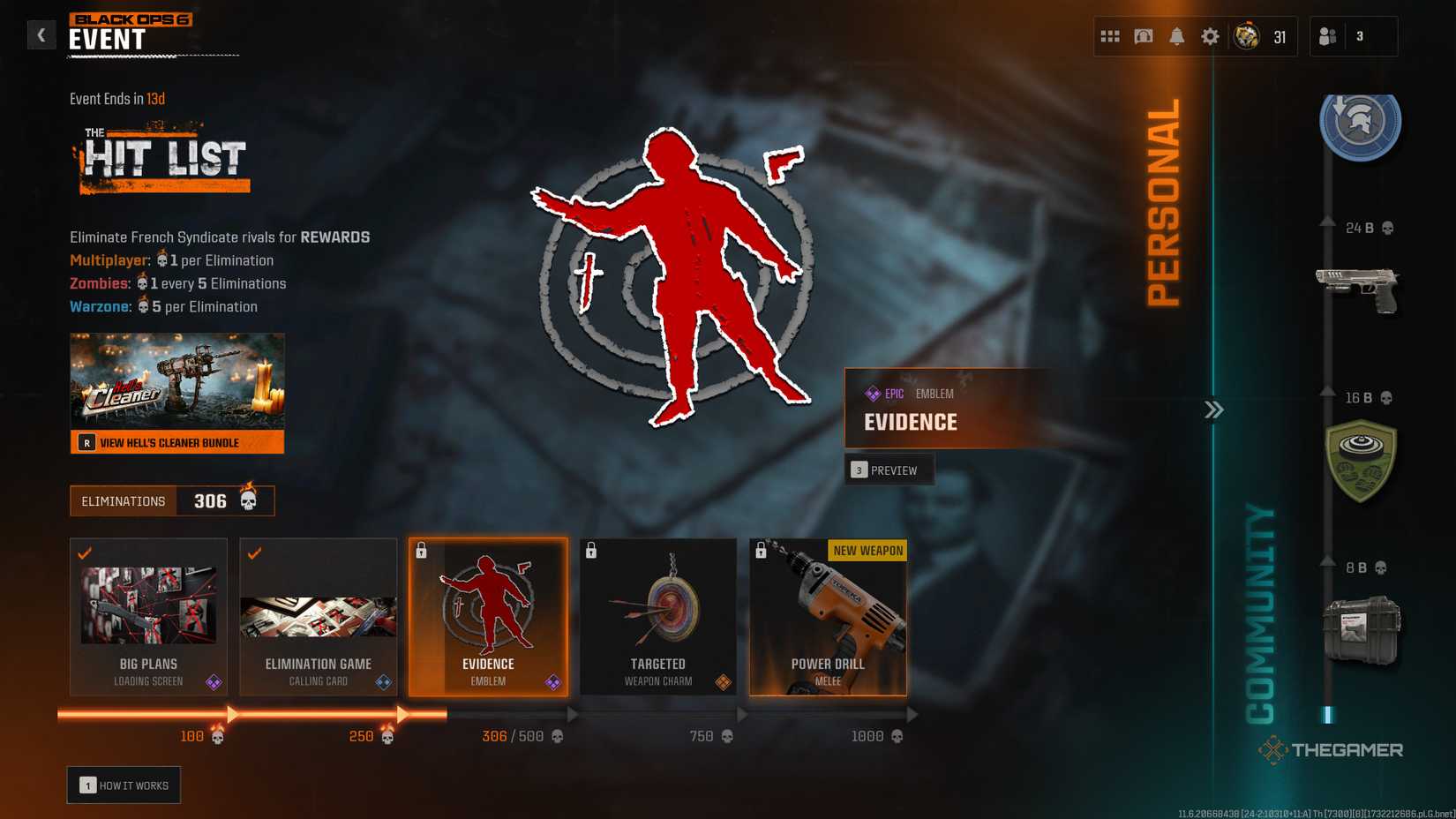Click the weapon case reward at 8 eliminations

point(1362,628)
